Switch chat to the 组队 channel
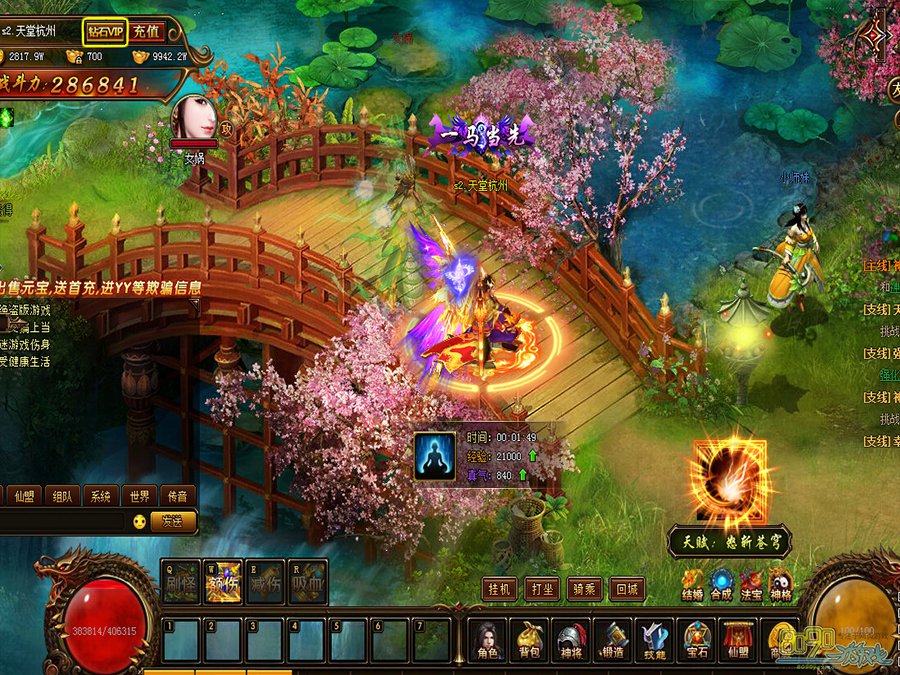The image size is (900, 675). pyautogui.click(x=62, y=496)
